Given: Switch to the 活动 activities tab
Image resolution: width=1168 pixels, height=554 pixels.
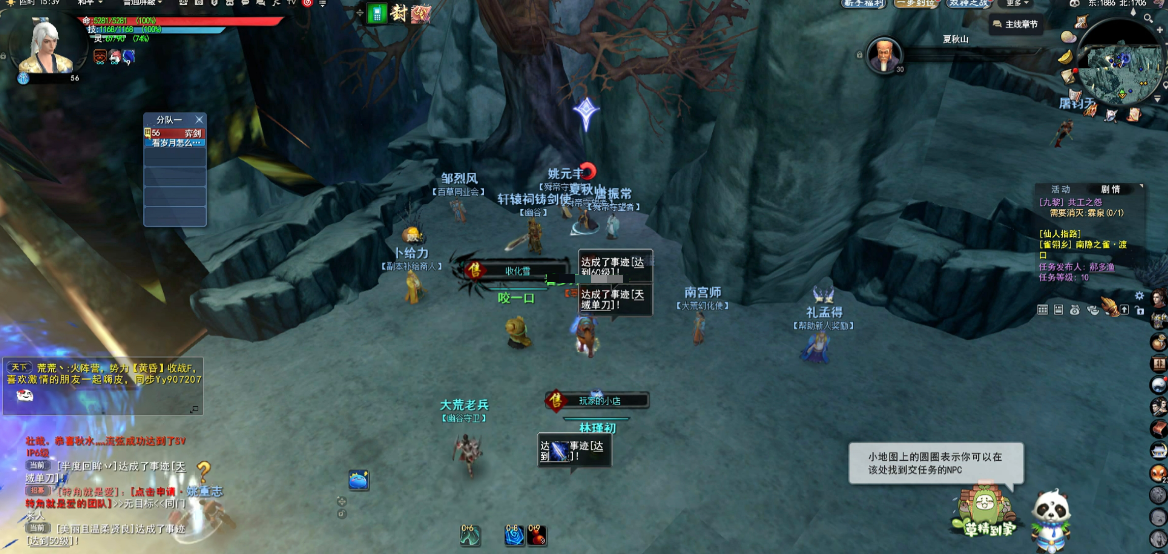Looking at the screenshot, I should (1060, 189).
